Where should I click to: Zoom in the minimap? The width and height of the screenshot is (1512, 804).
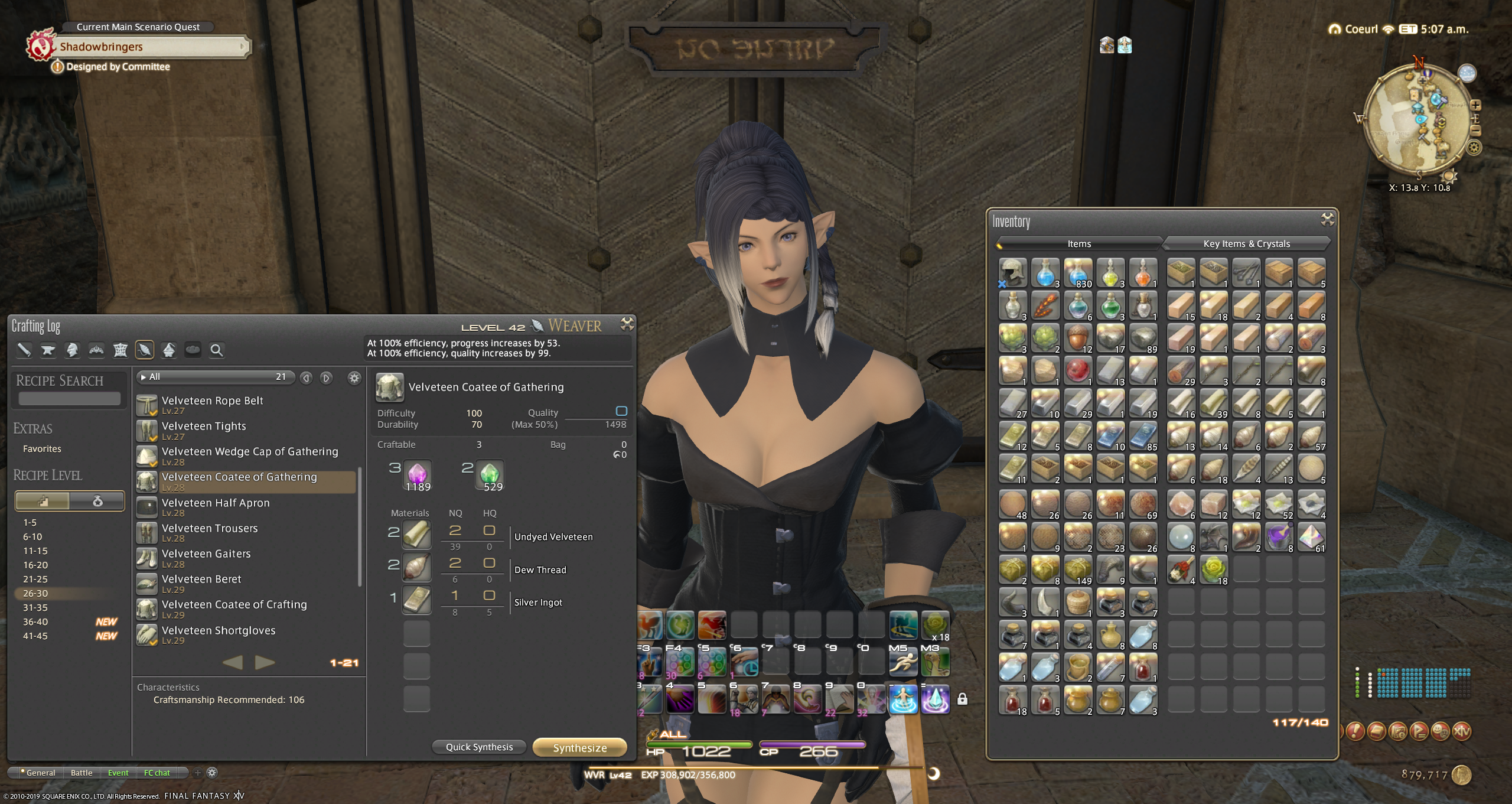coord(1475,105)
